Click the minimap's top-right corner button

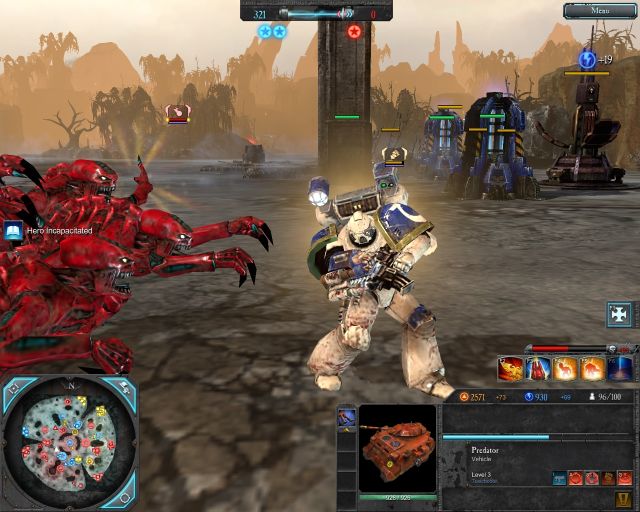123,387
